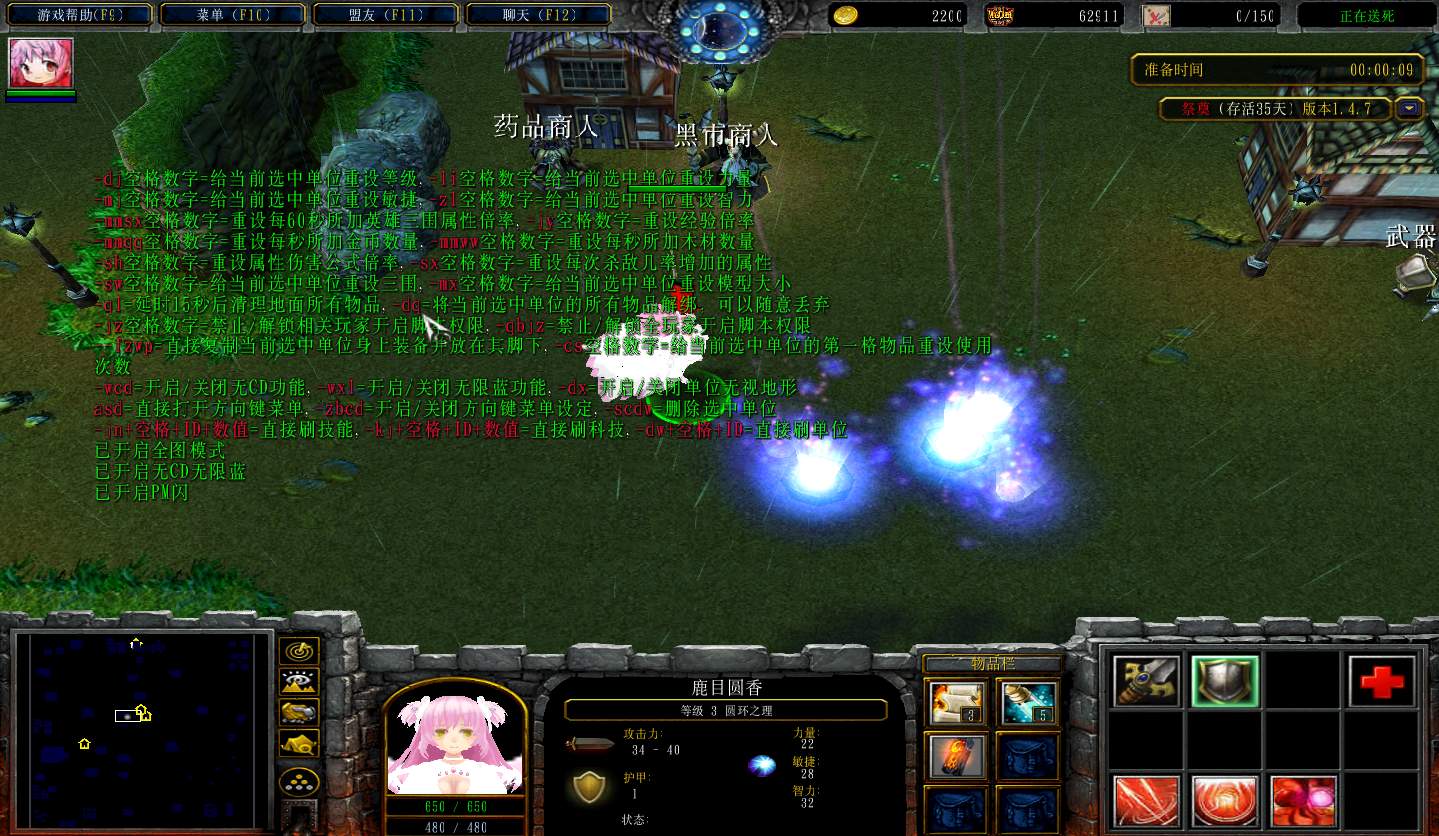The width and height of the screenshot is (1439, 836).
Task: Click the fiery scroll in the 物品栏
Action: [955, 756]
